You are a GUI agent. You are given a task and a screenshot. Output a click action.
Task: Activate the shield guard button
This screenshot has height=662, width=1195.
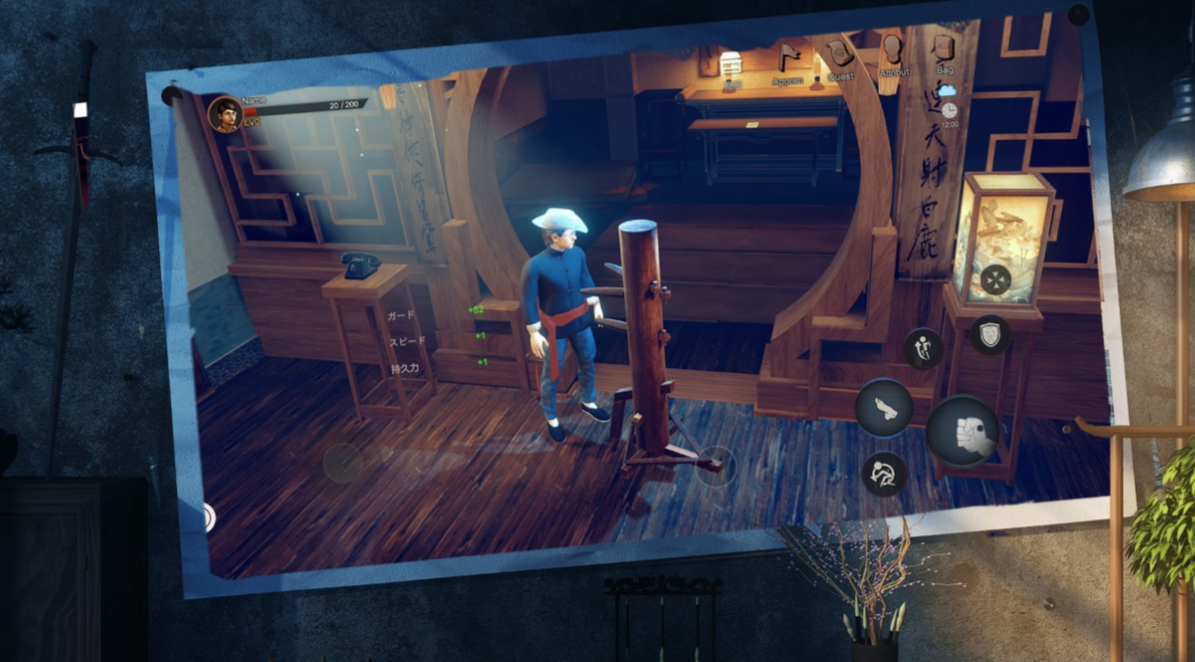989,335
